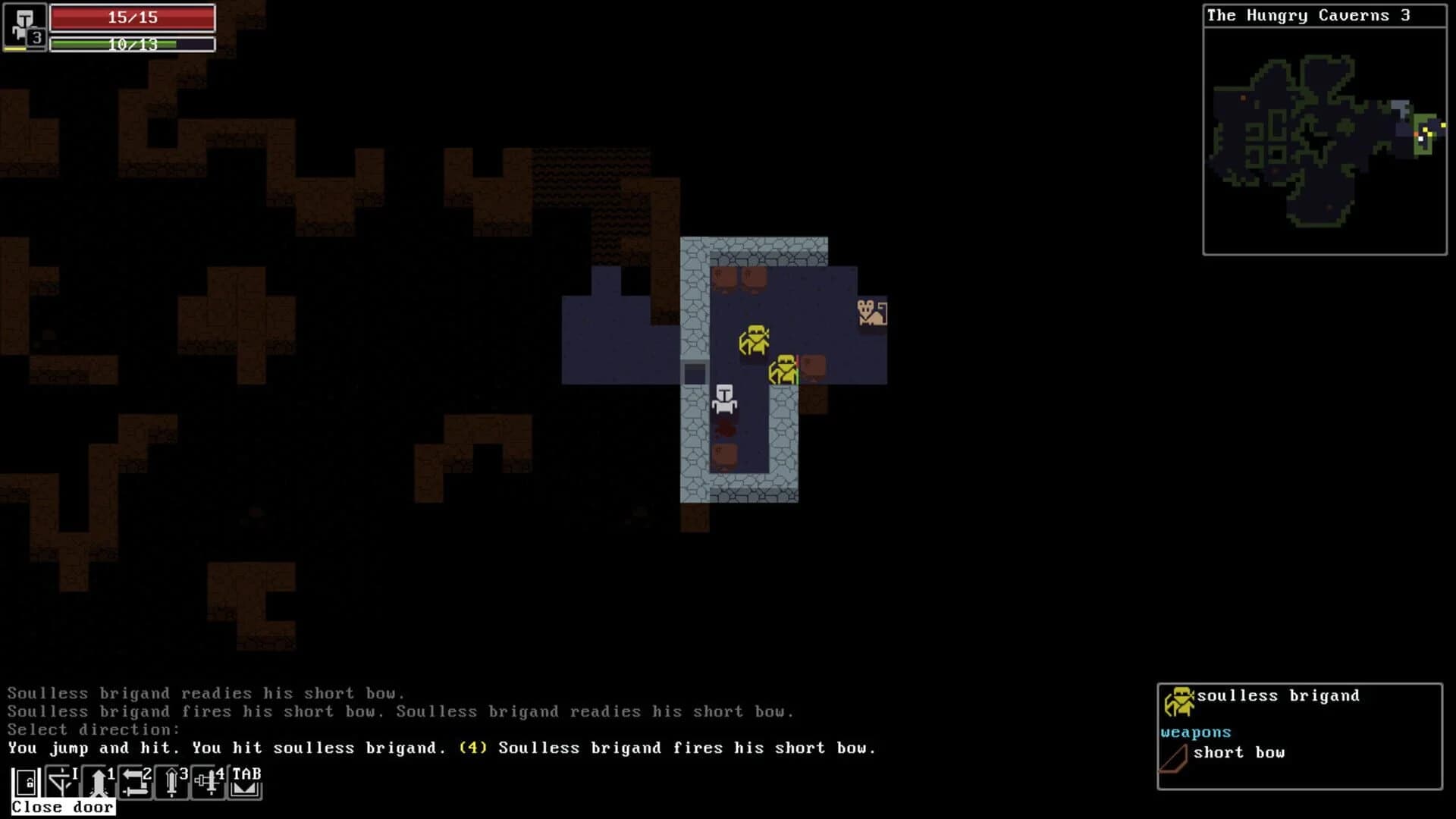Click the red health bar showing 15/15
The width and height of the screenshot is (1456, 819).
[x=131, y=17]
